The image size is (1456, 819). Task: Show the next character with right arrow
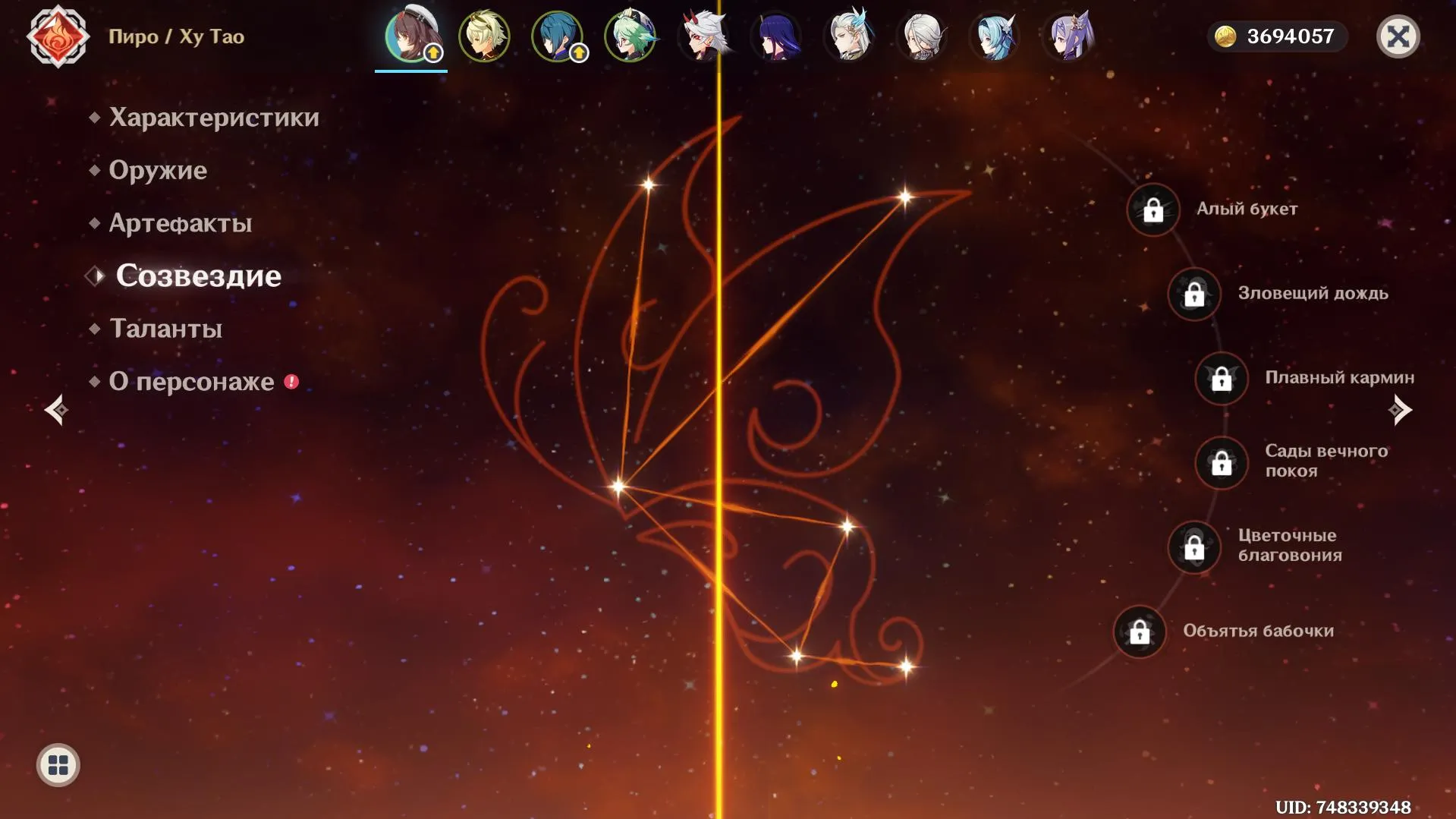pos(1400,411)
